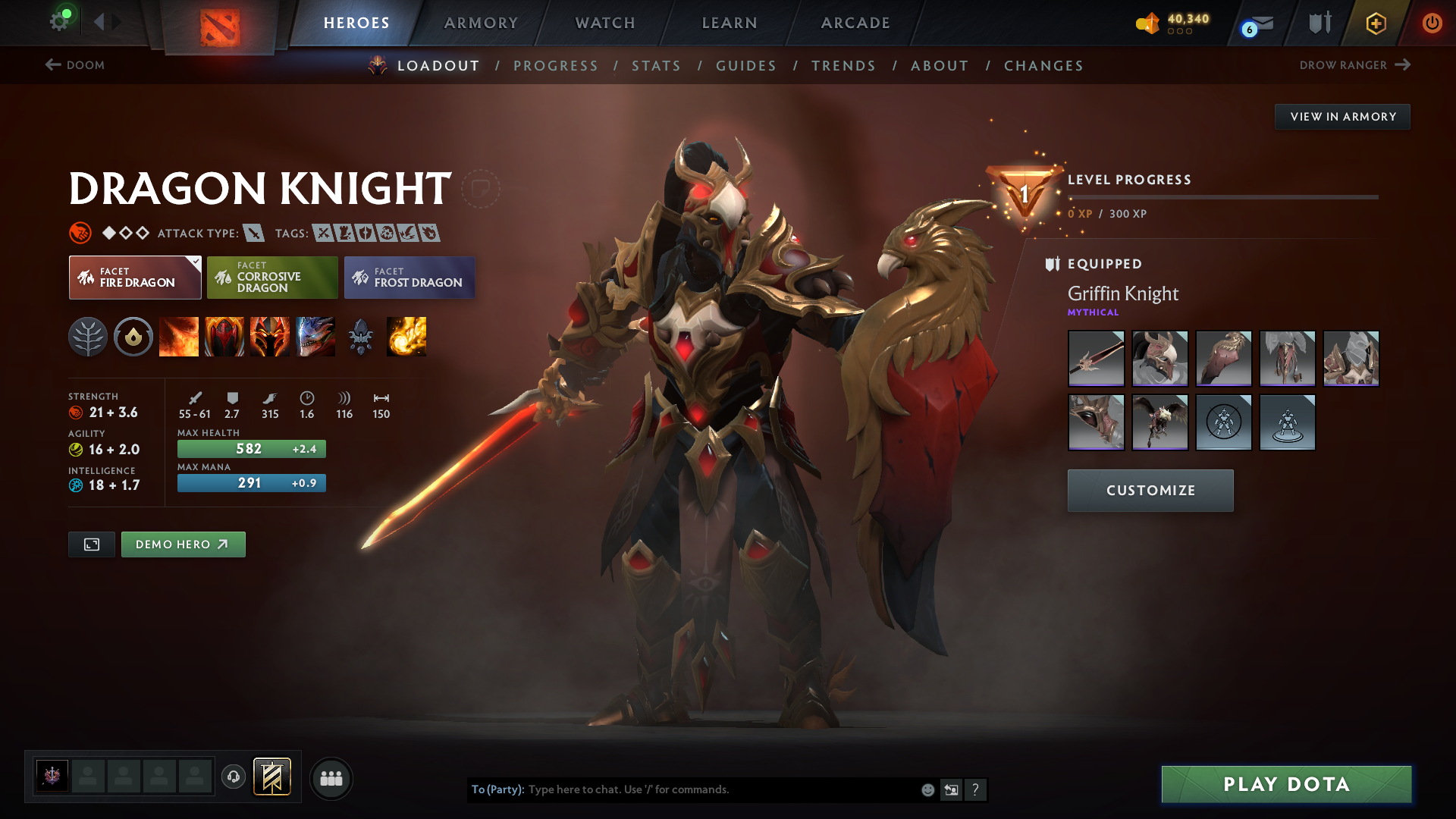Switch to the Watch section
The image size is (1456, 819).
[x=605, y=23]
